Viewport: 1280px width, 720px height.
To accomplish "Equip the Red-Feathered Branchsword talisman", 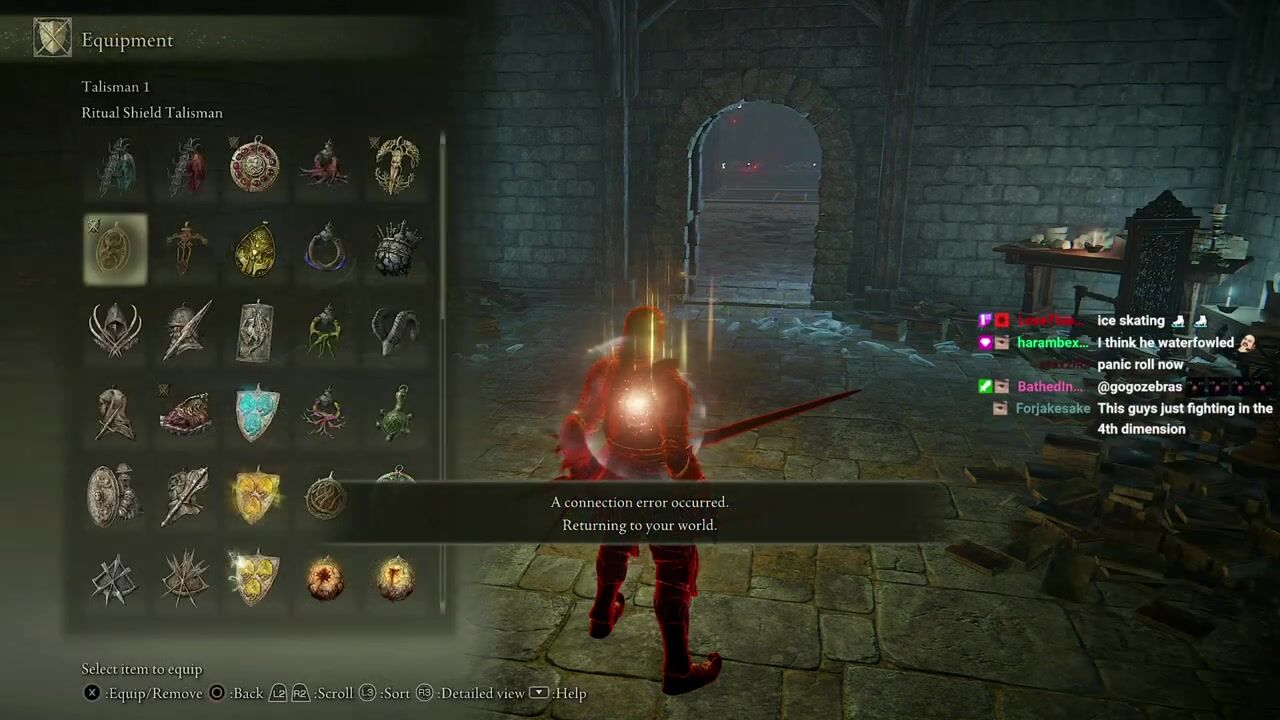I will [185, 166].
